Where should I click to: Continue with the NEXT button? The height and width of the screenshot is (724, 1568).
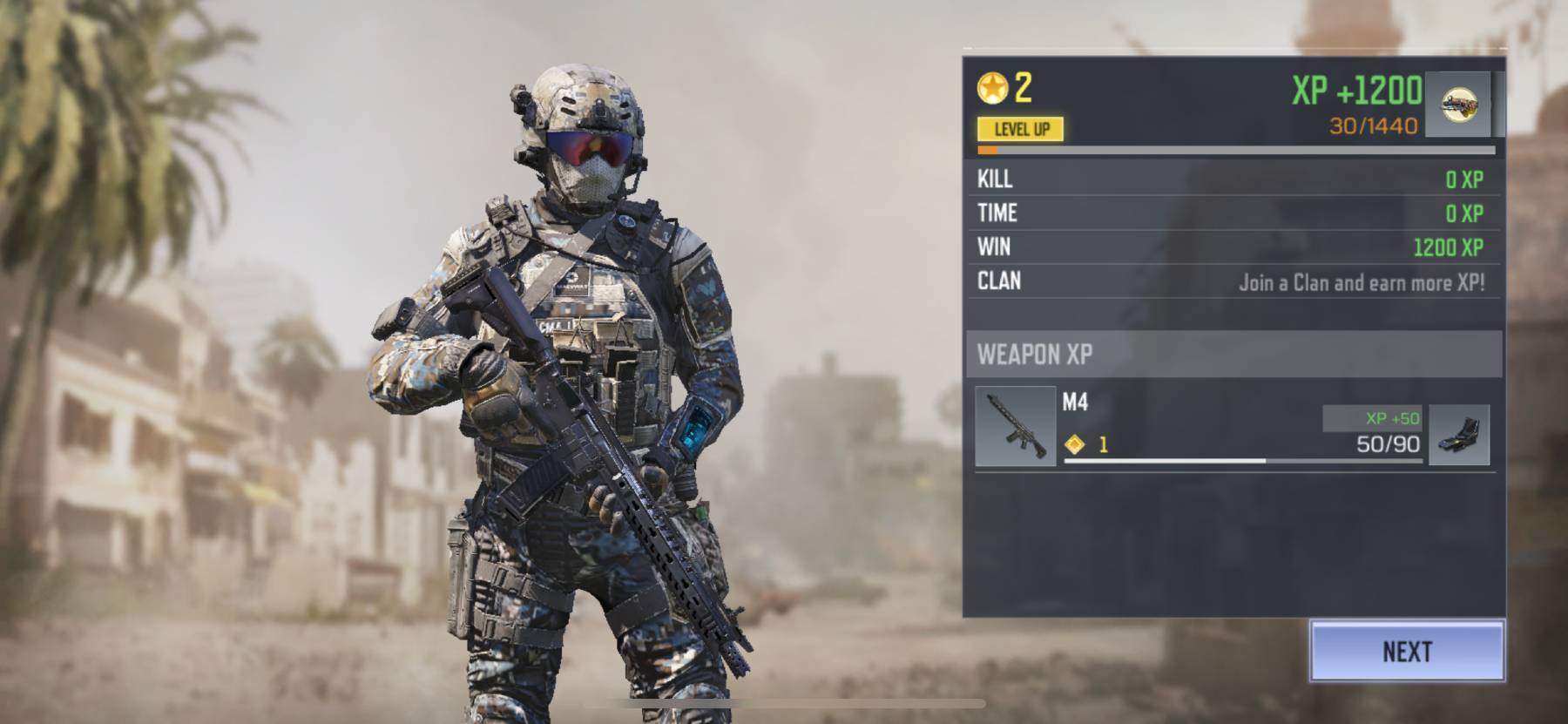(1407, 651)
